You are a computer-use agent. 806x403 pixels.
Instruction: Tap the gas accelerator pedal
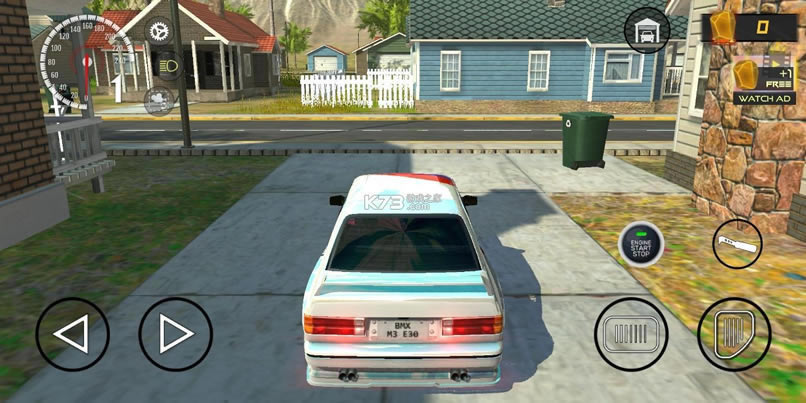pos(734,334)
